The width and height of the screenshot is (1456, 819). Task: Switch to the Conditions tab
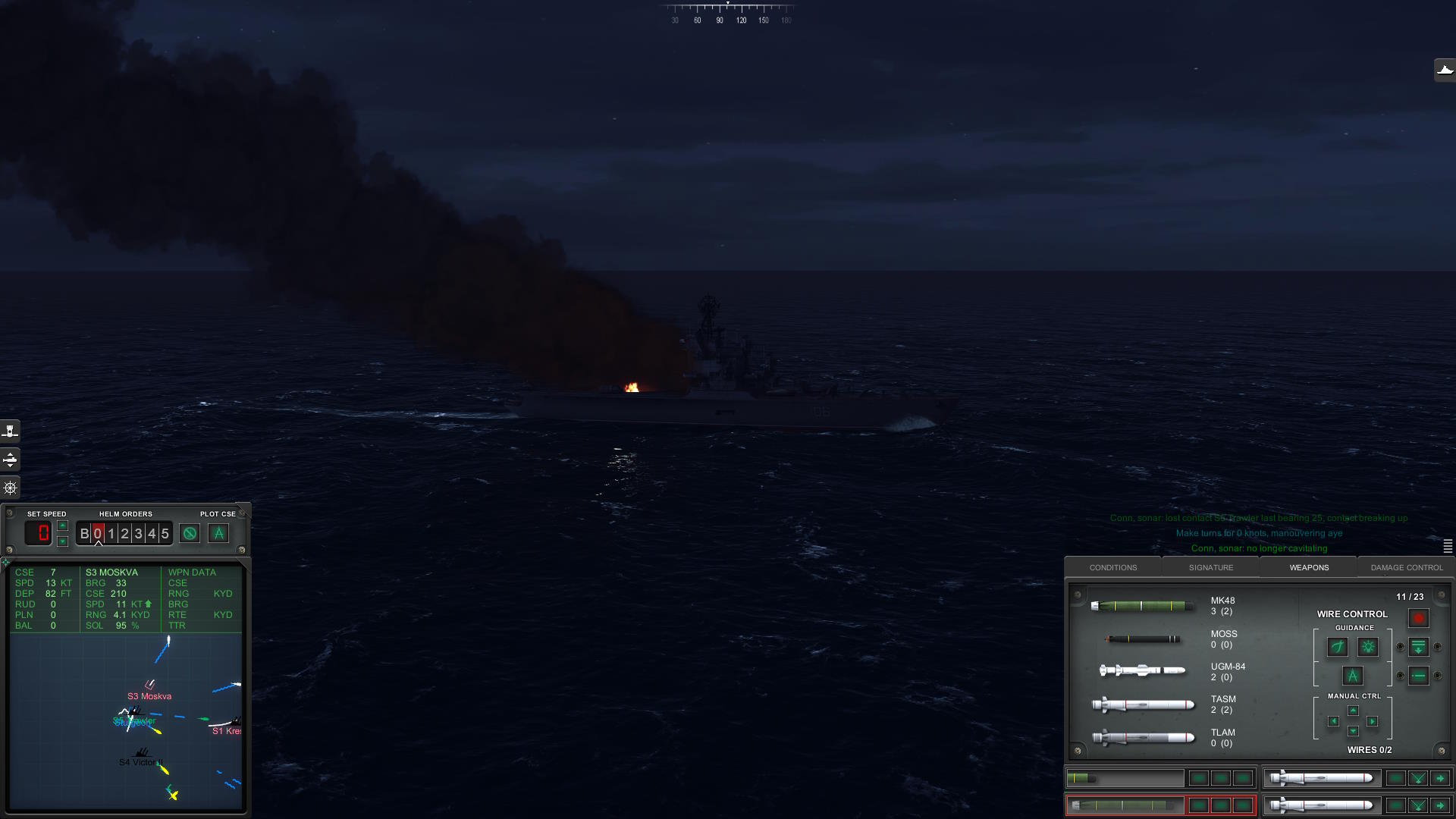pos(1112,567)
